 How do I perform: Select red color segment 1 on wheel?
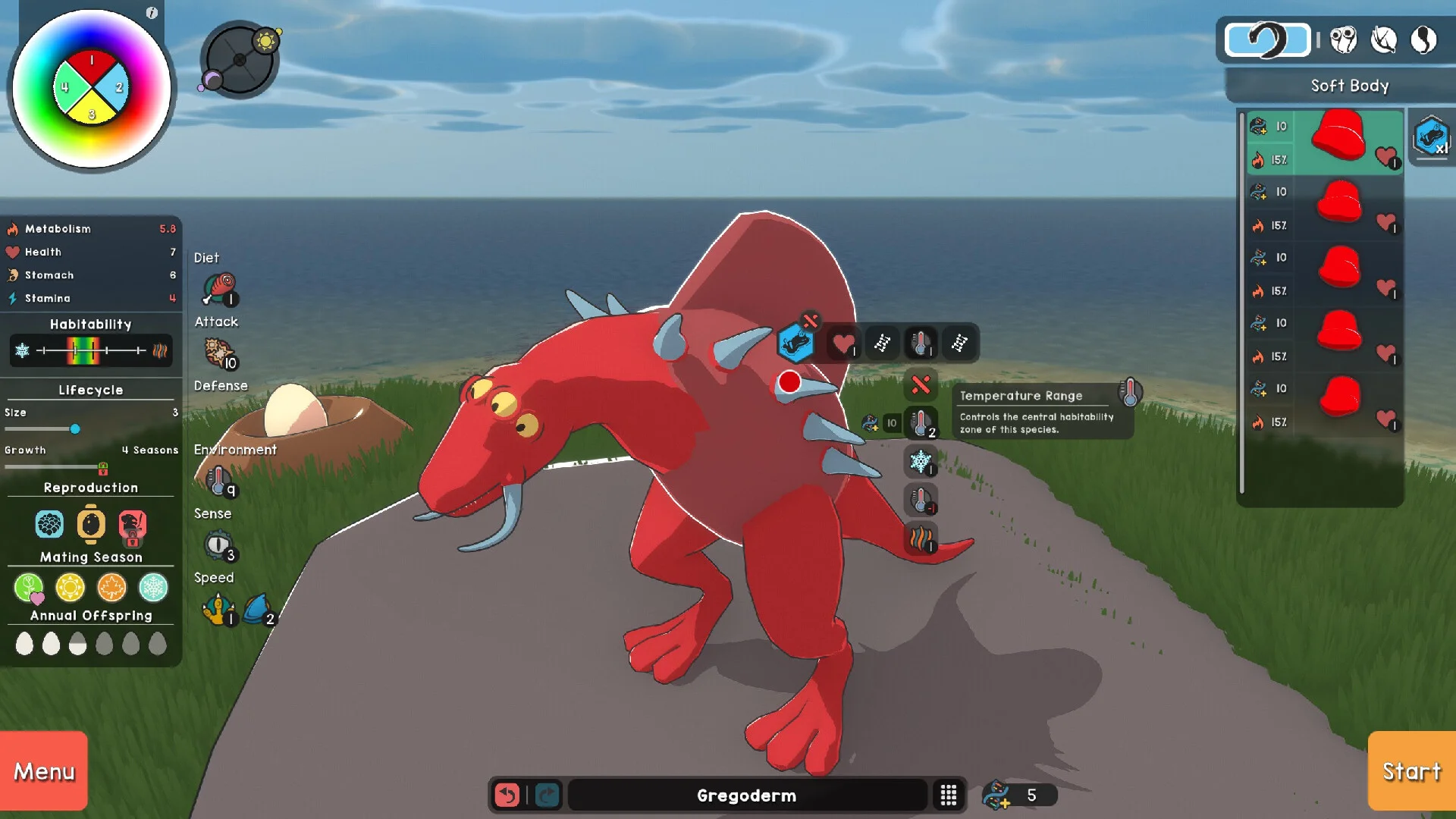click(92, 63)
